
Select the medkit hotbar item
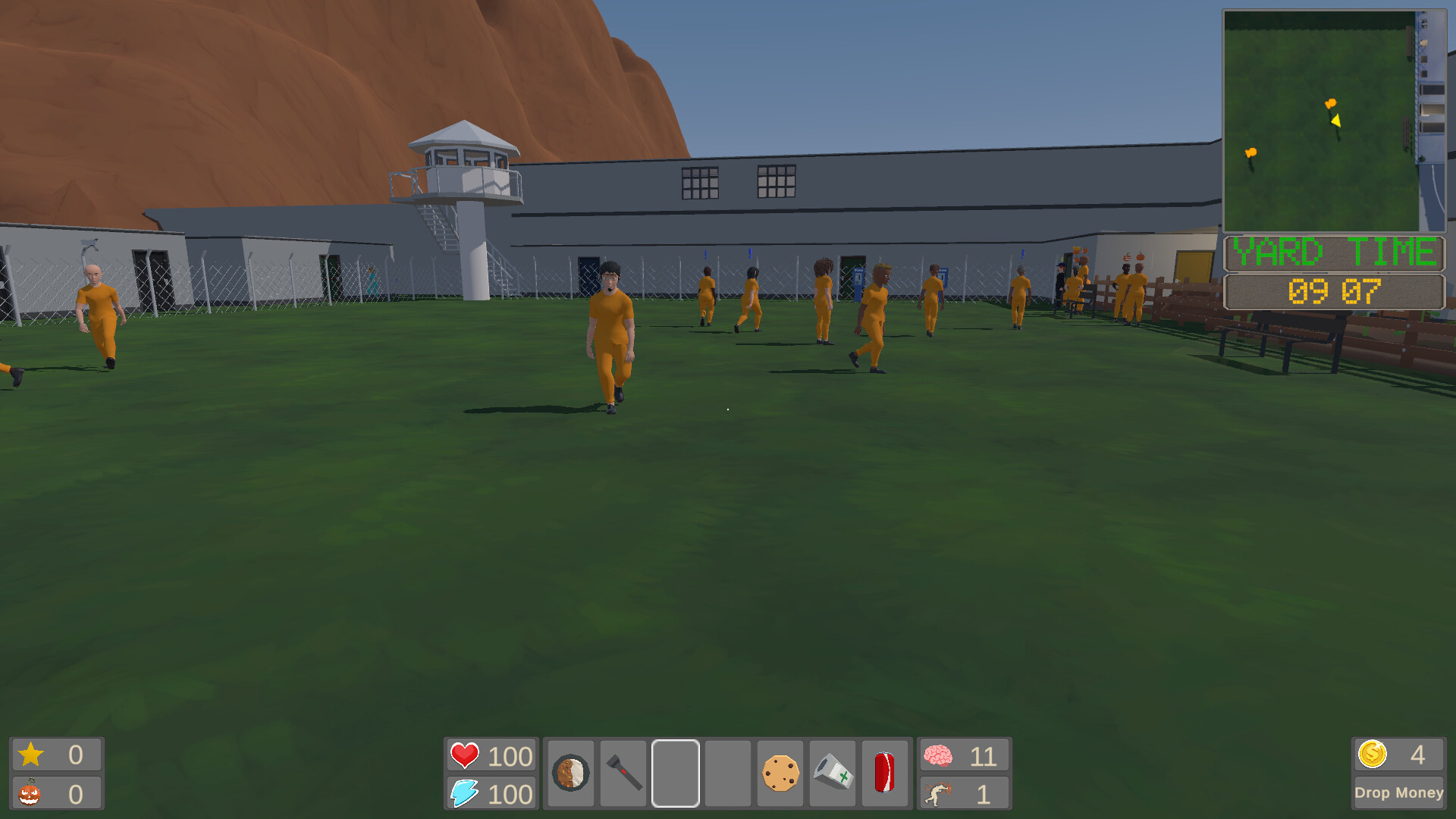(x=833, y=773)
